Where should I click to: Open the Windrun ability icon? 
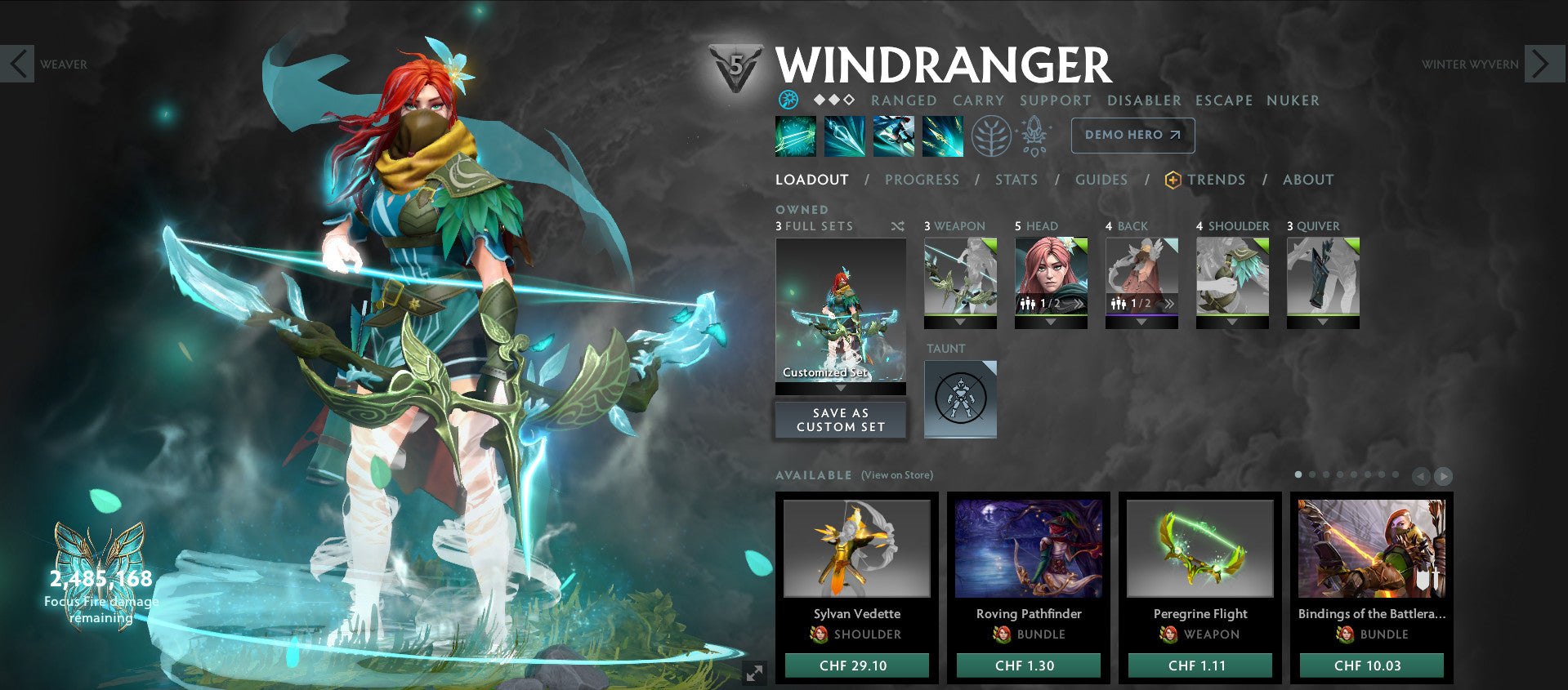(894, 136)
